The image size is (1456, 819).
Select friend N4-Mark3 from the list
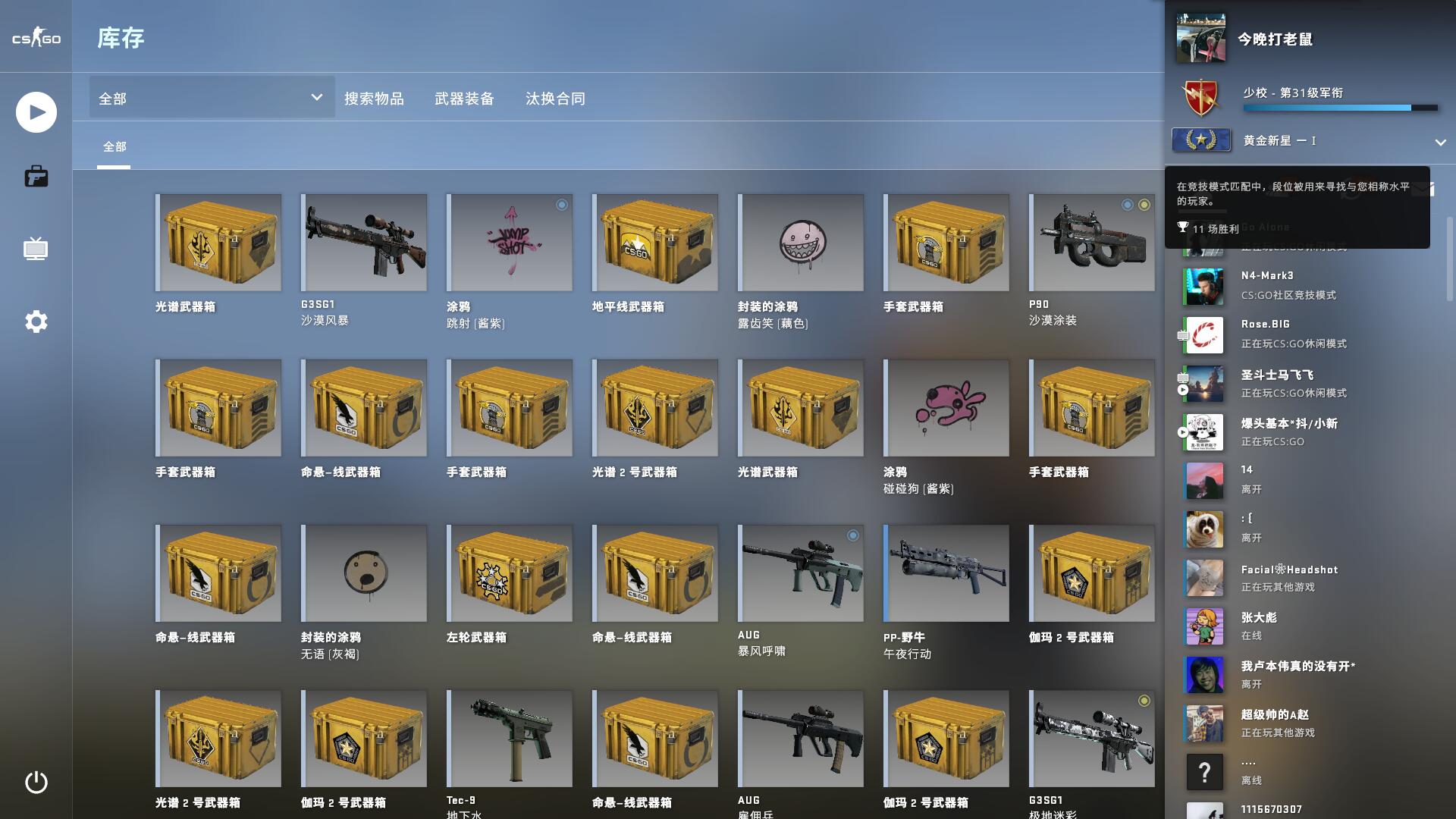1289,285
